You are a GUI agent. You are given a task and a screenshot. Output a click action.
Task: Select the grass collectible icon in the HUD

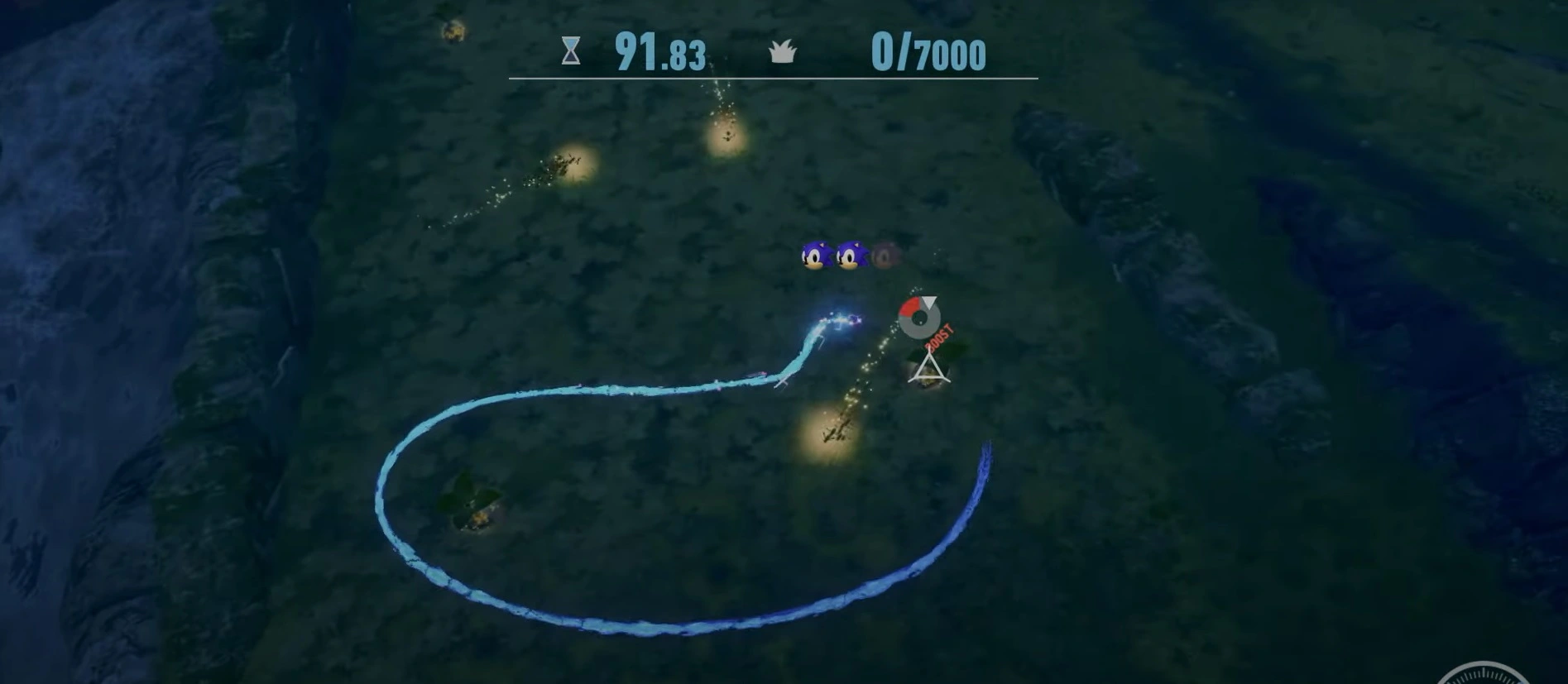(x=784, y=53)
